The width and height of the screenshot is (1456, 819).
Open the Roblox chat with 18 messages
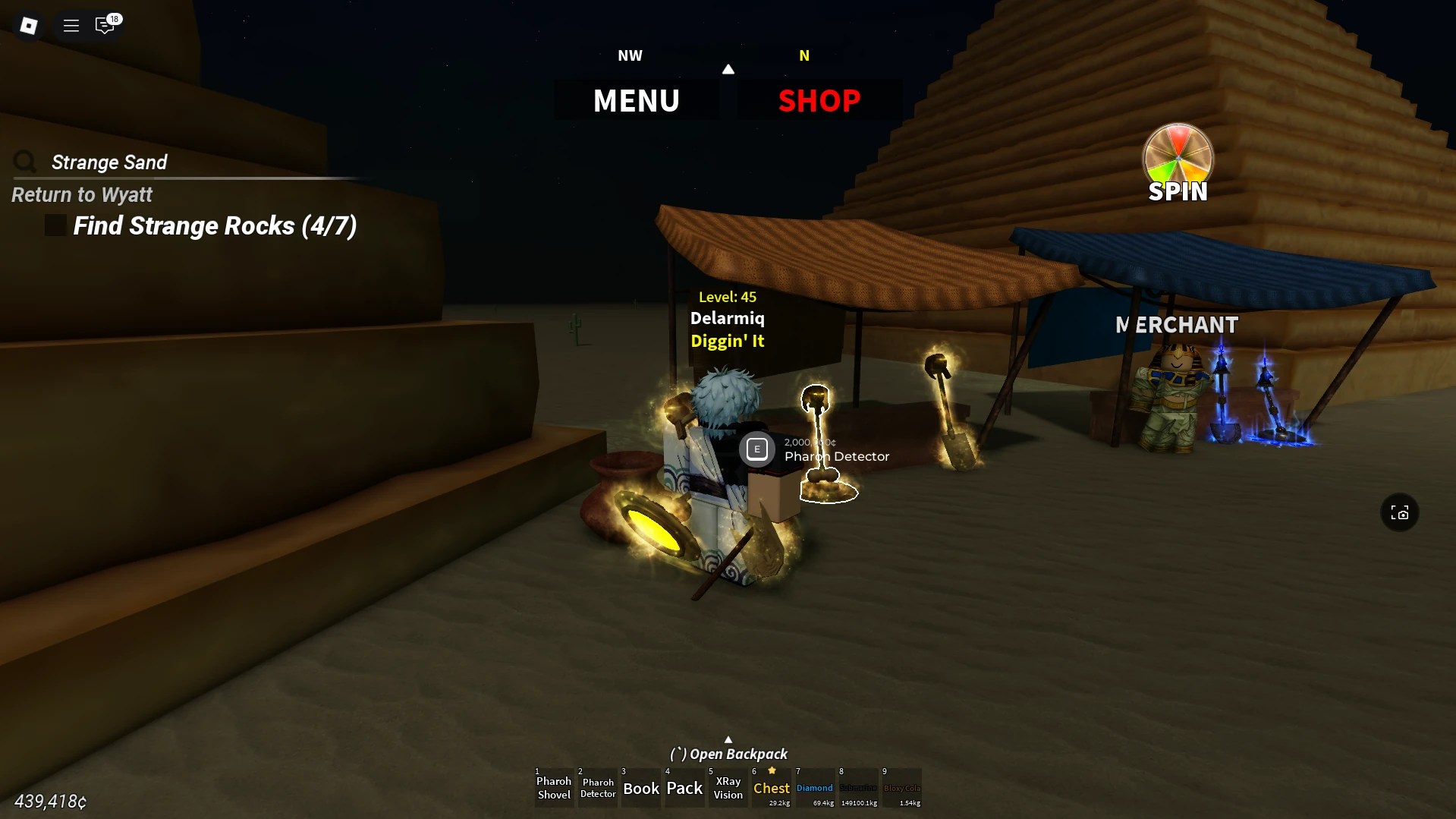click(105, 25)
